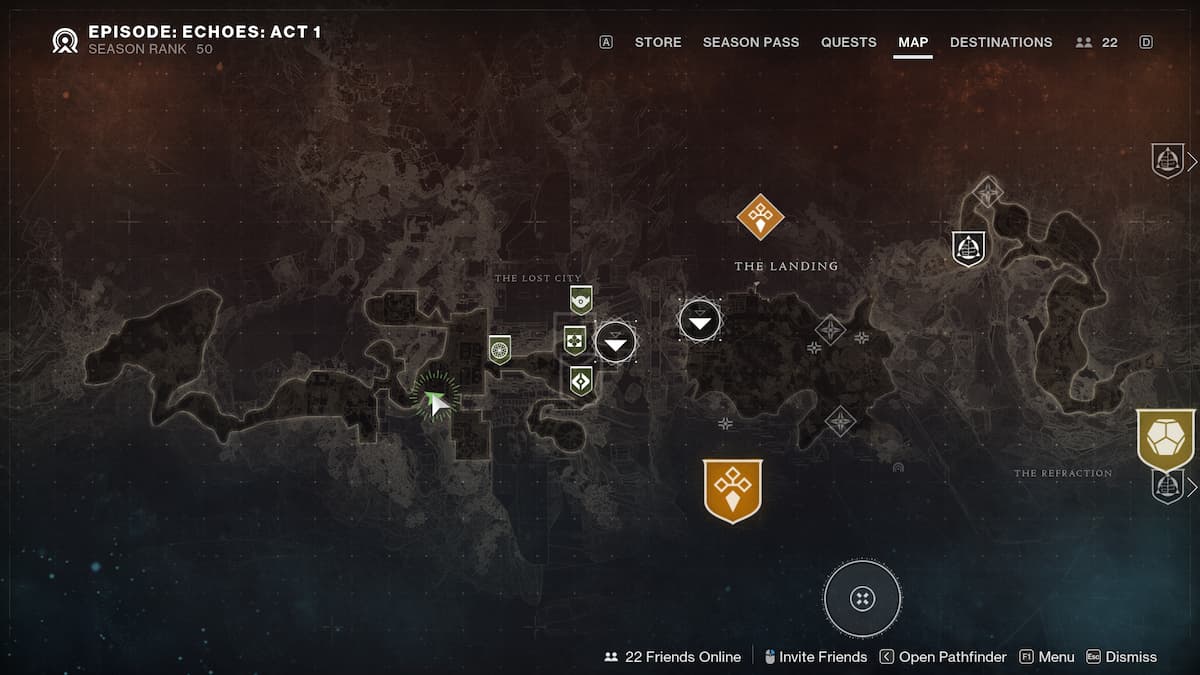Dismiss the map screen
1200x675 pixels.
point(1121,657)
